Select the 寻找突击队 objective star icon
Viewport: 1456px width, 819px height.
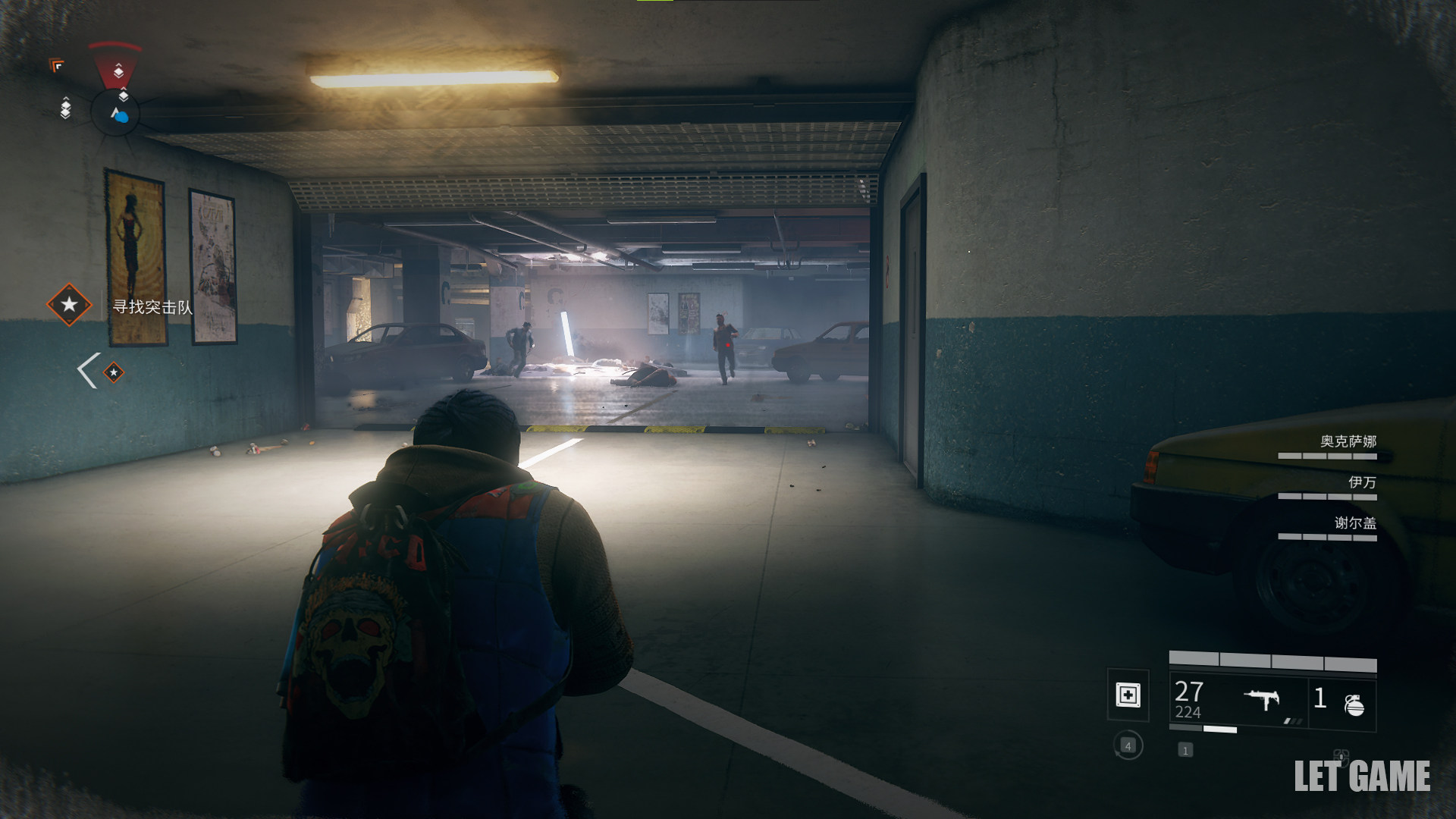(69, 305)
